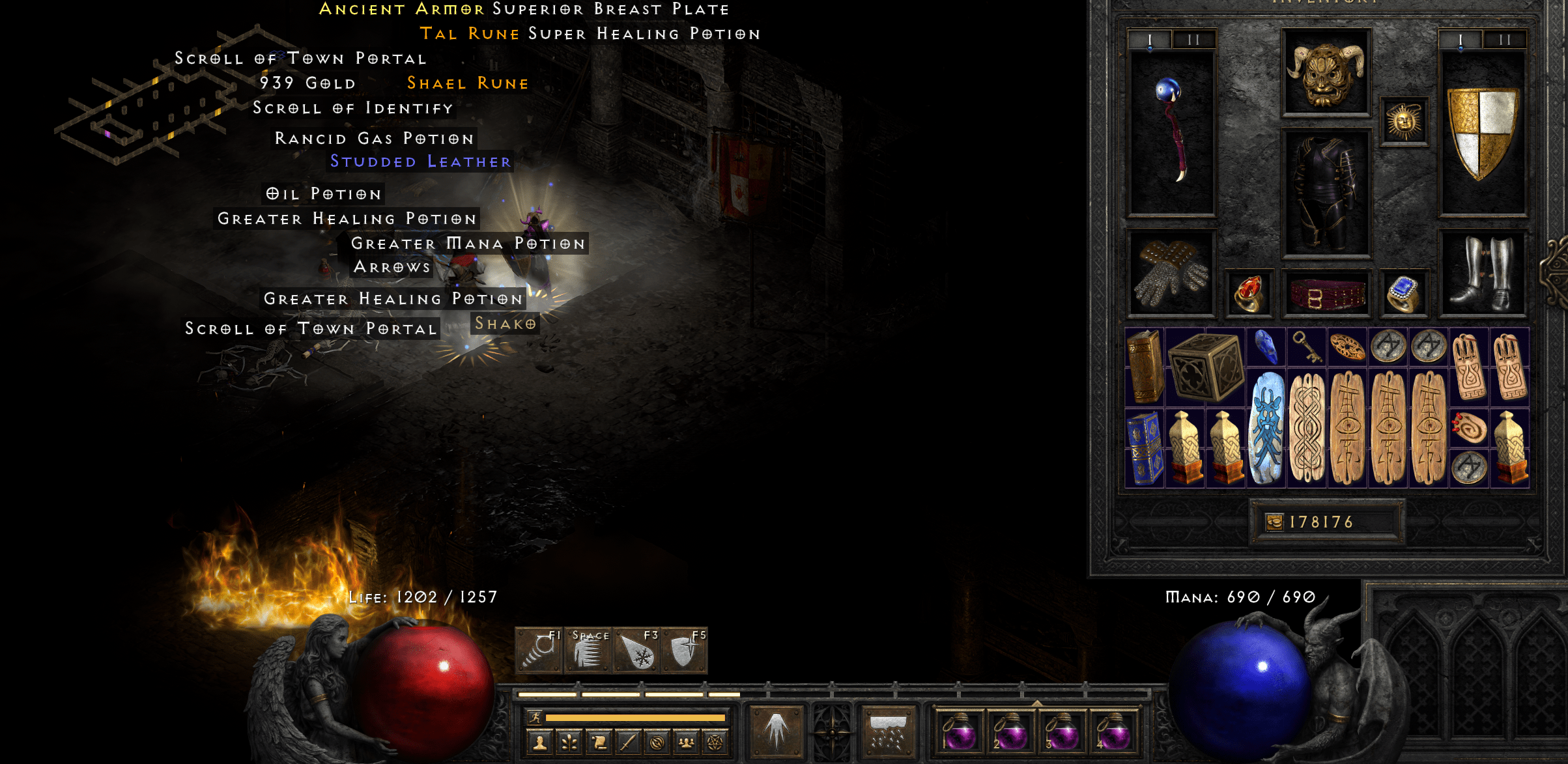Select weapon set tab I above the wand slot
Image resolution: width=1568 pixels, height=764 pixels.
1150,38
